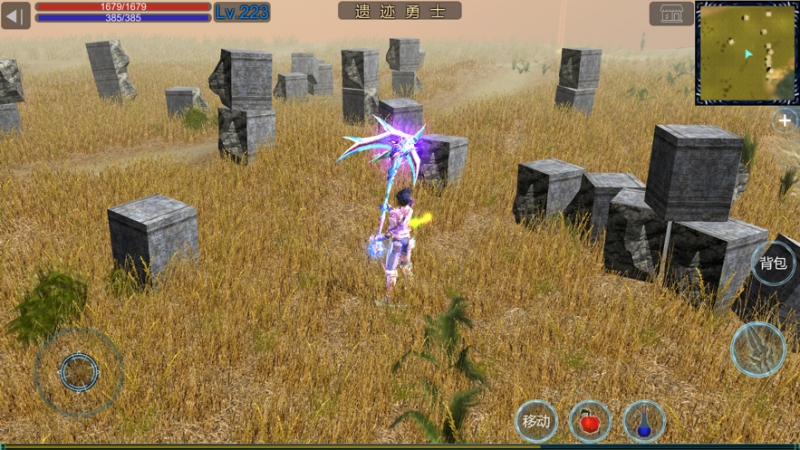Tap the 移动 move button
Viewport: 800px width, 450px height.
click(537, 421)
